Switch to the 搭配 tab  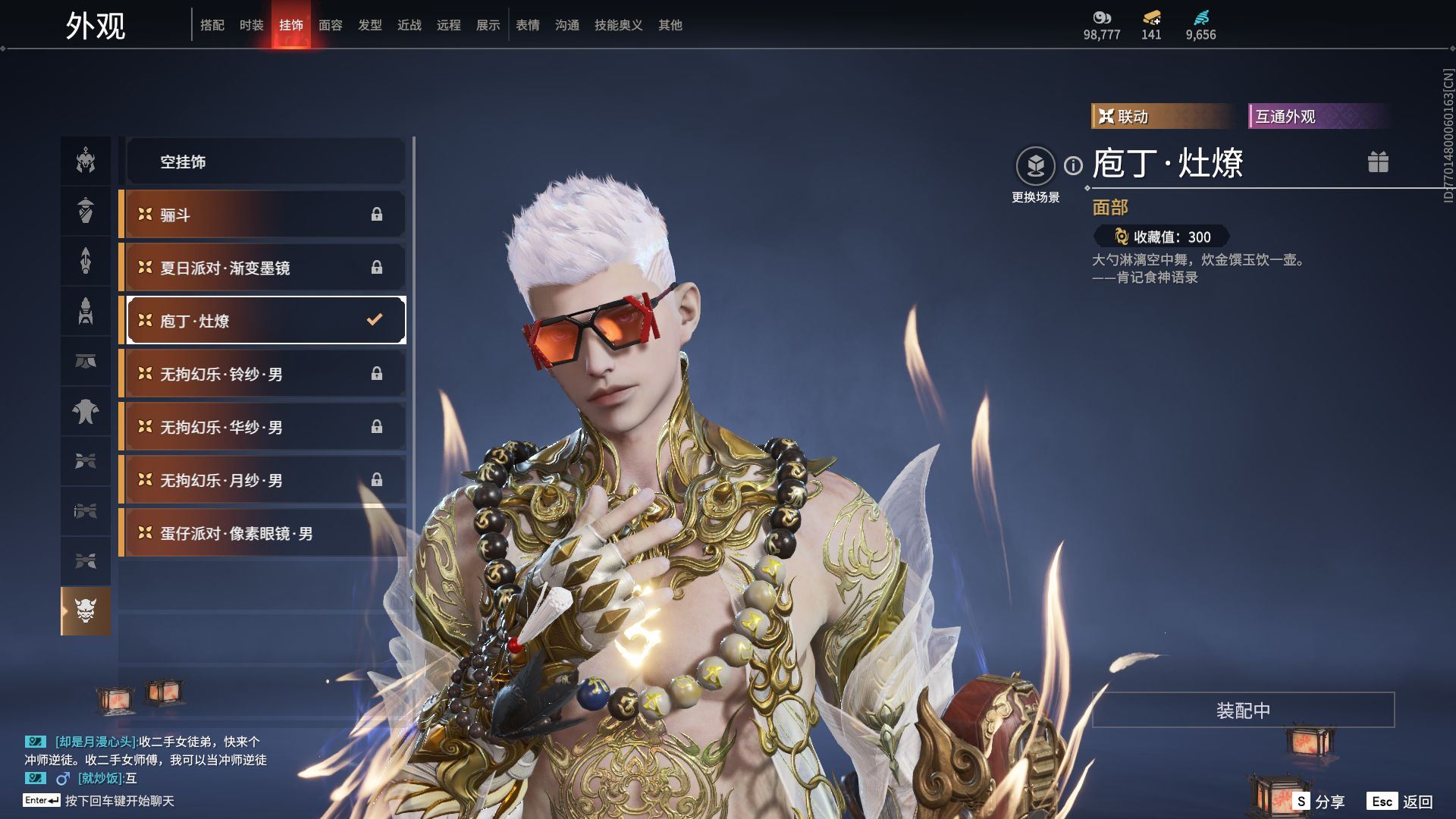pos(212,25)
